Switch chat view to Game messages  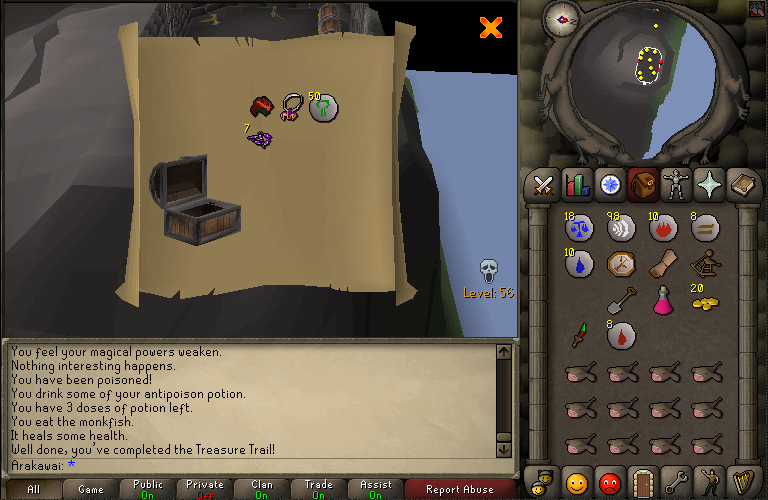(x=91, y=490)
